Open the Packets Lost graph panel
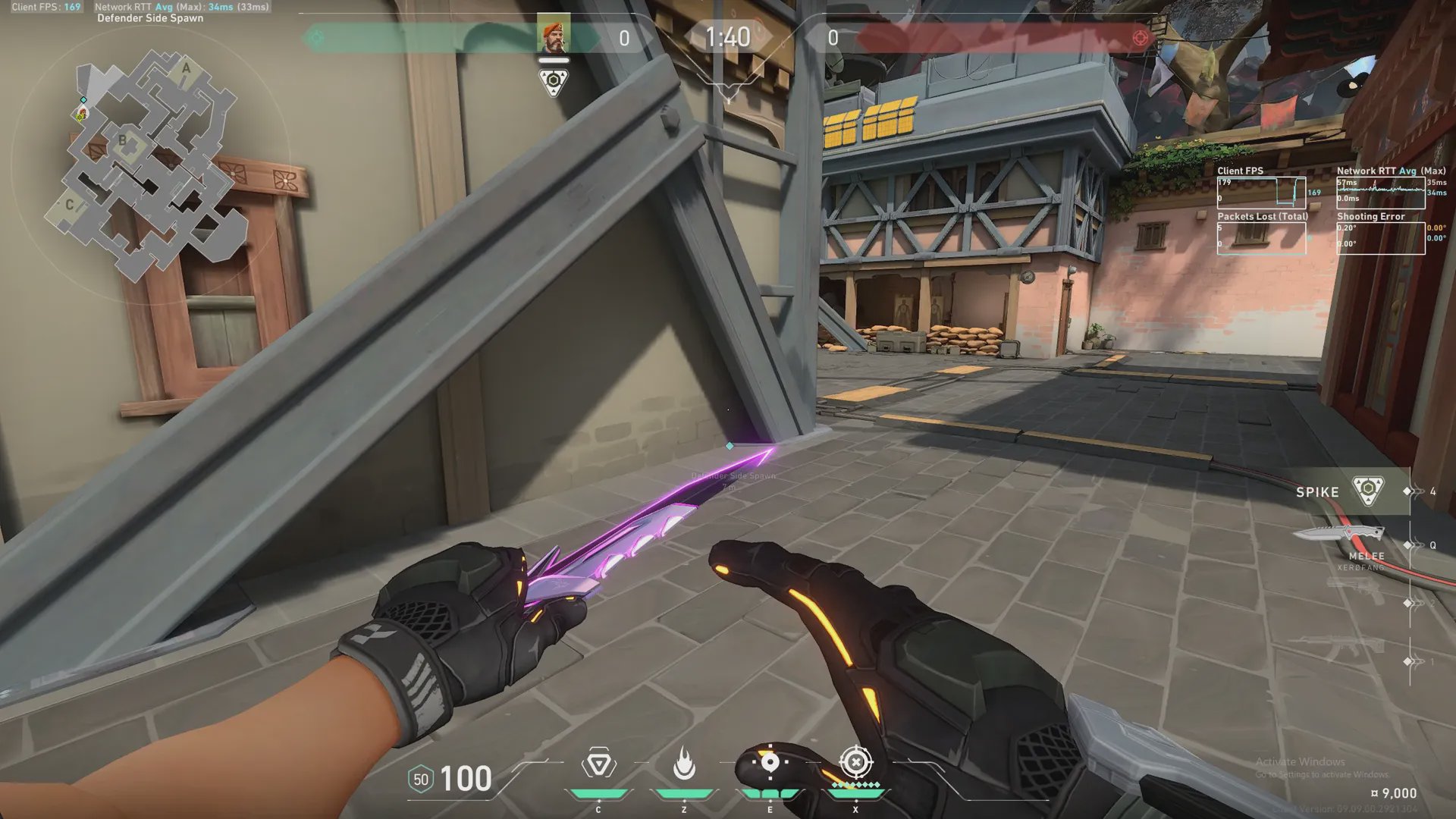The width and height of the screenshot is (1456, 819). [1261, 238]
